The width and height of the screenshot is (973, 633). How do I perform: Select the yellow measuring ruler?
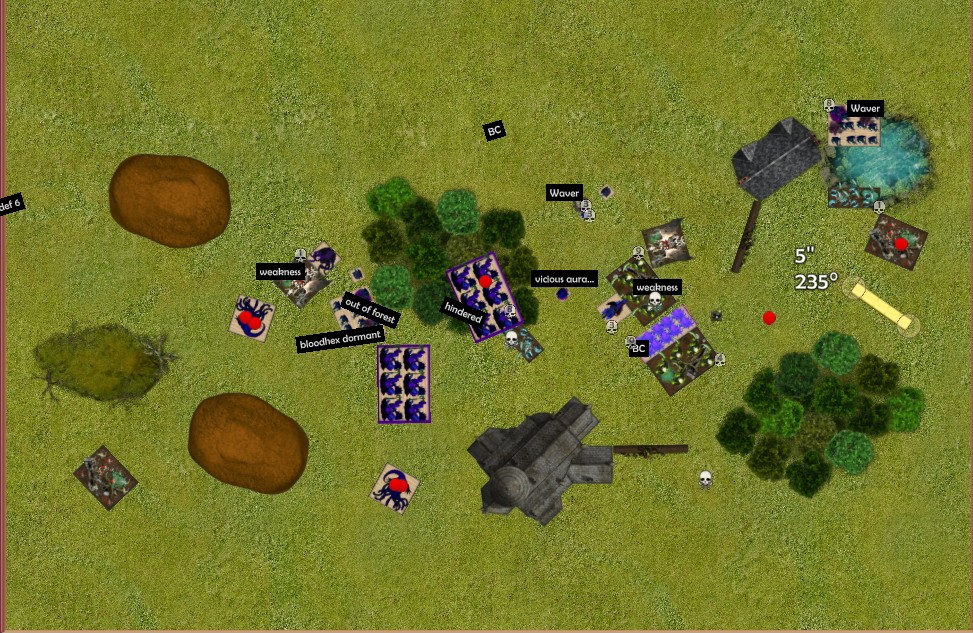(881, 305)
